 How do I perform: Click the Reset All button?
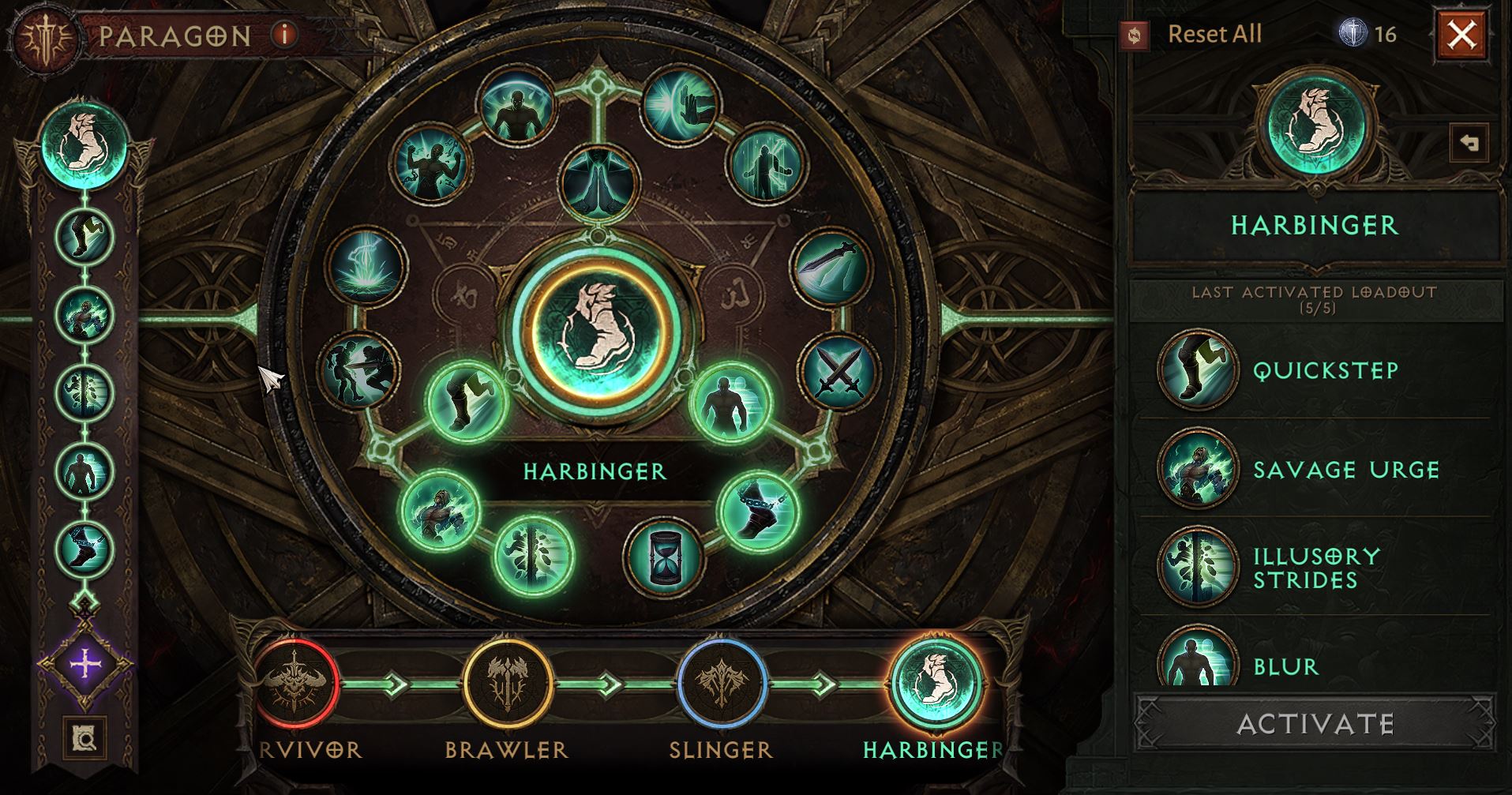click(x=1214, y=35)
